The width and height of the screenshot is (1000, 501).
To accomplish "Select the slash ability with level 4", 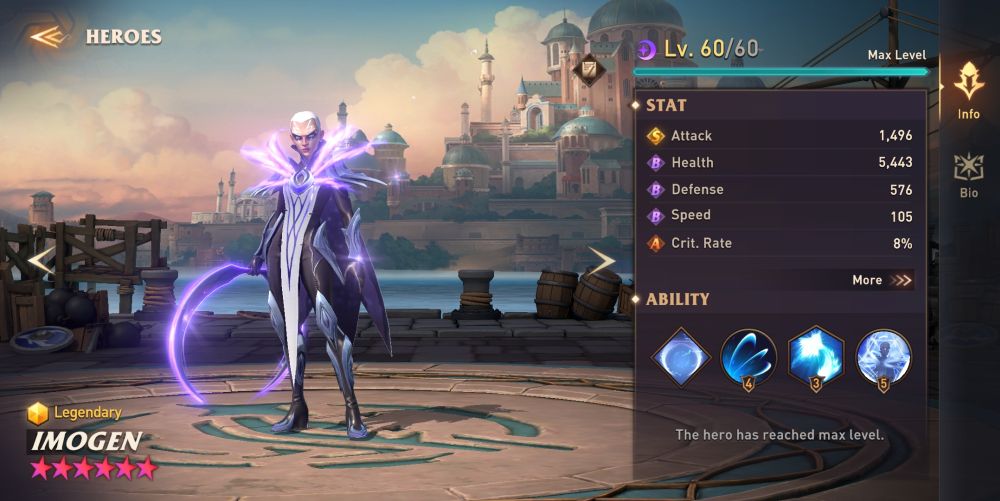I will click(x=748, y=356).
